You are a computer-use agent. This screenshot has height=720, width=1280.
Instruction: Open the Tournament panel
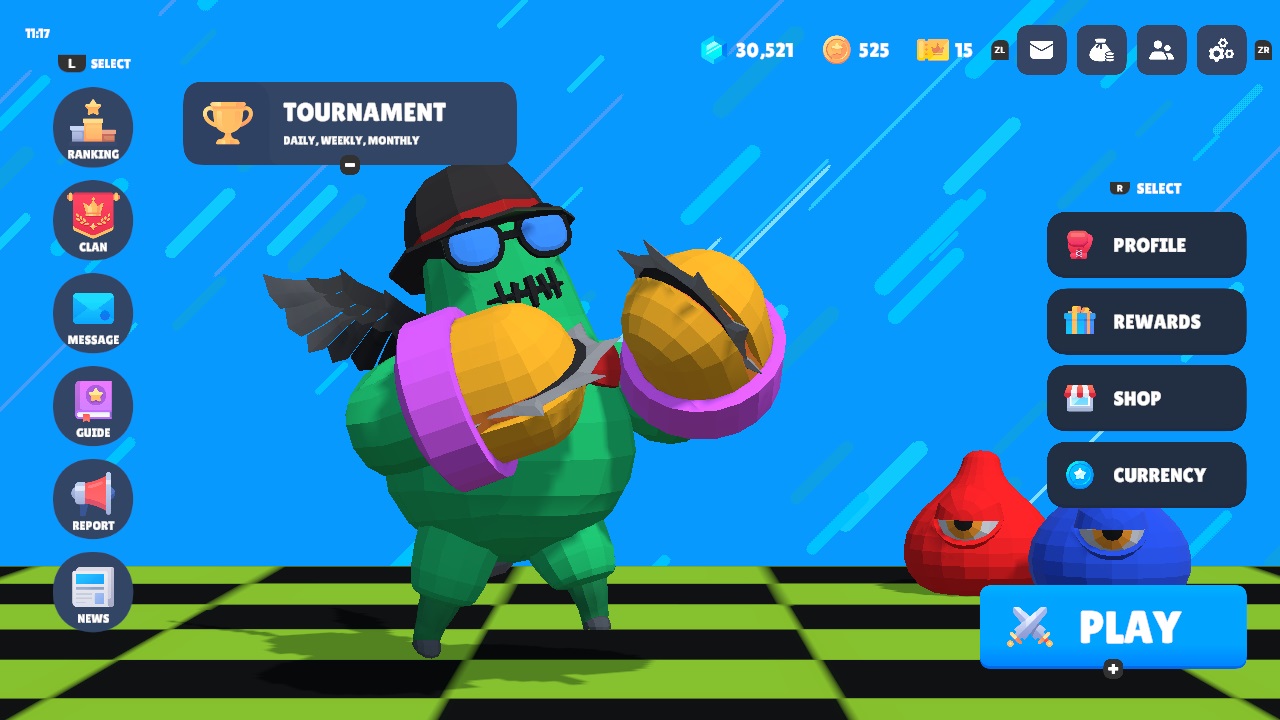[349, 122]
